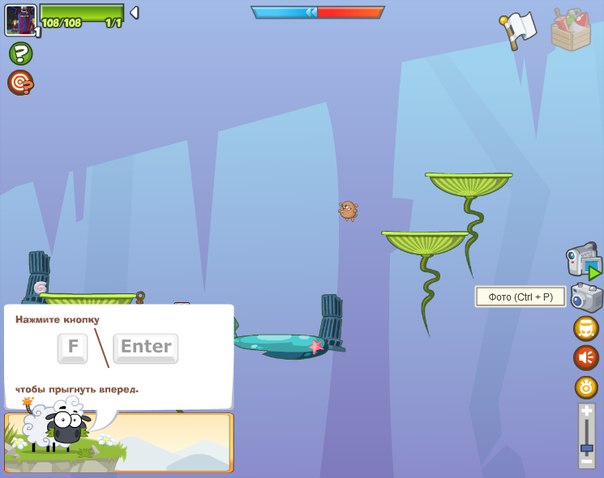
Task: Zoom in with the plus button
Action: 586,411
